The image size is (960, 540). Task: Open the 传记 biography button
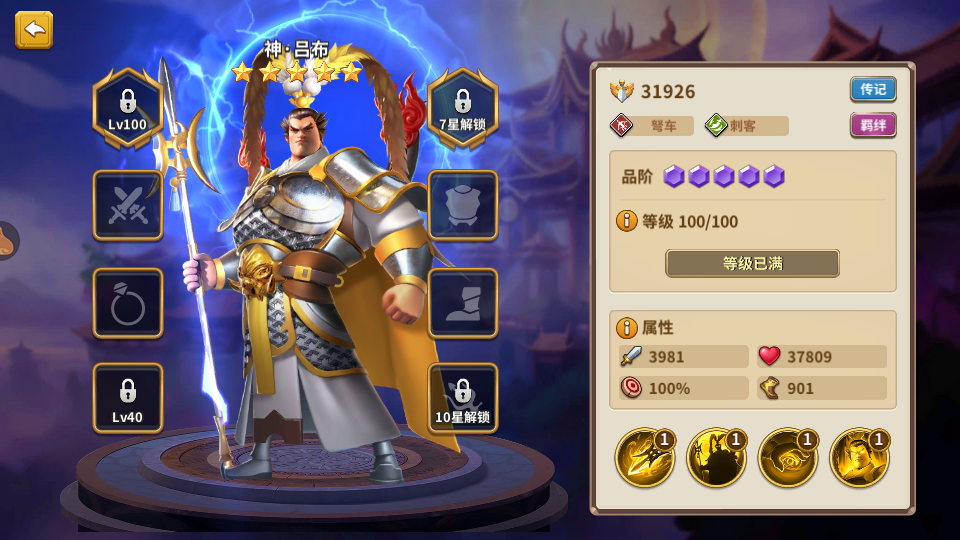[x=873, y=89]
